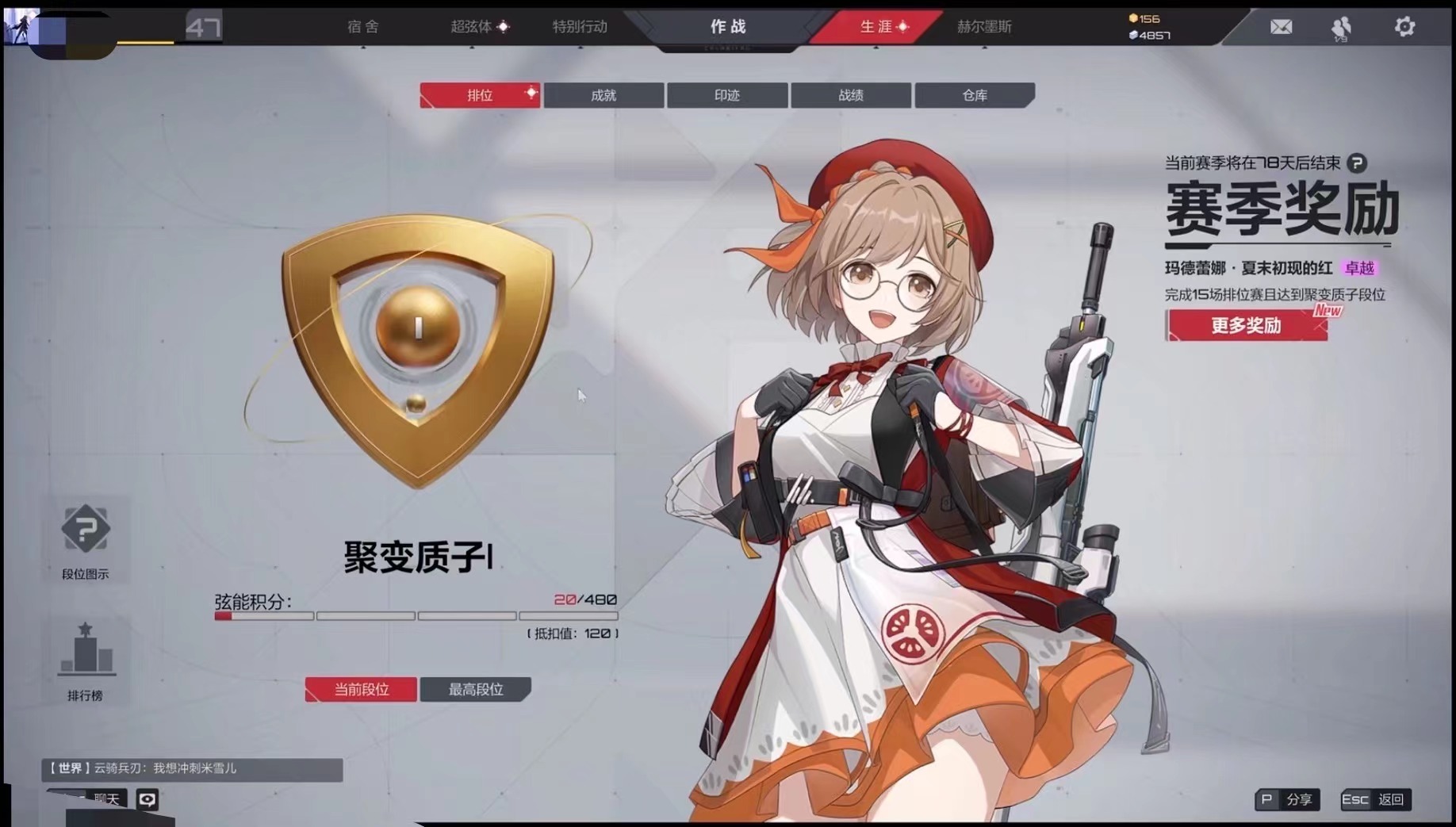Click the 更多奖励 more rewards button
Screen dimensions: 1456x827
[1247, 325]
